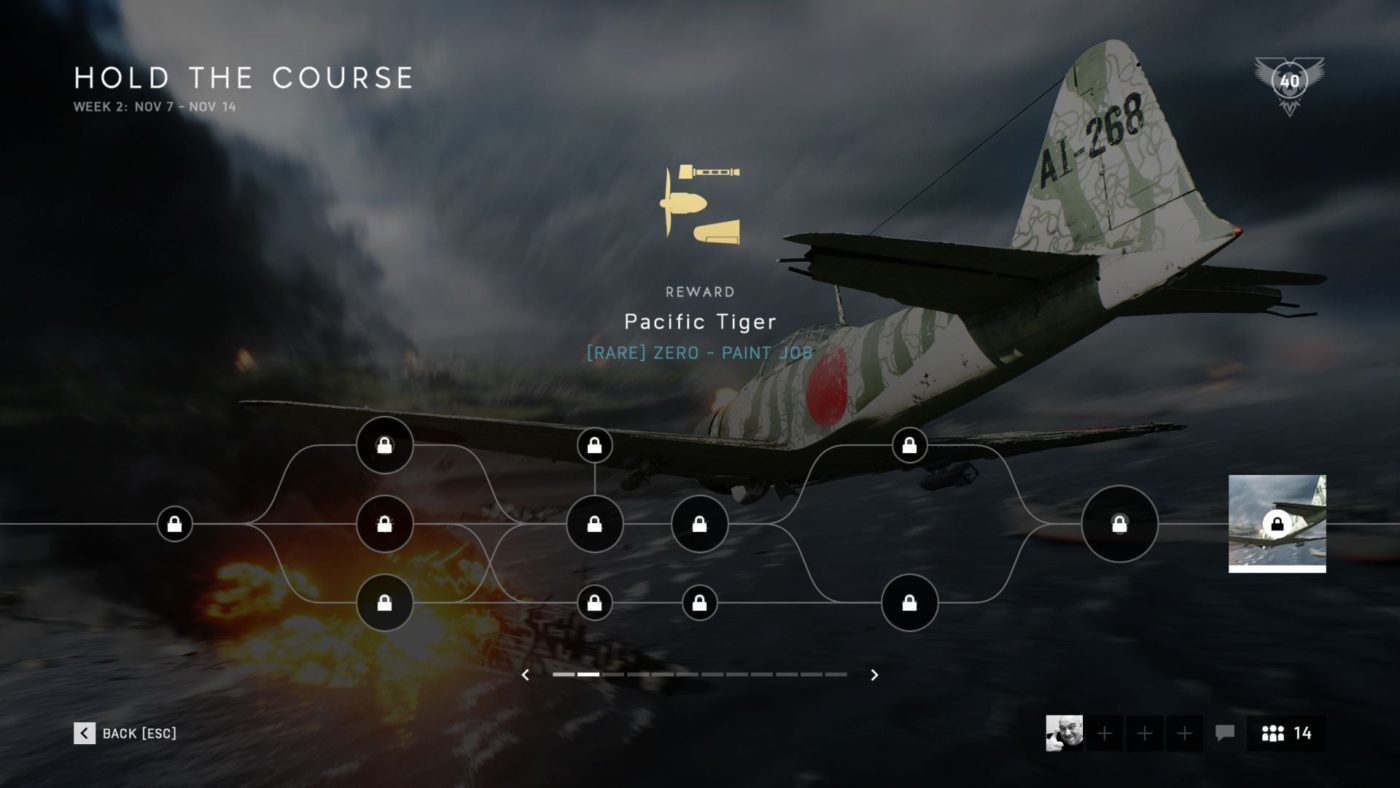Click the reward preview thumbnail on the right
Screen dimensions: 1400x788
(1276, 523)
